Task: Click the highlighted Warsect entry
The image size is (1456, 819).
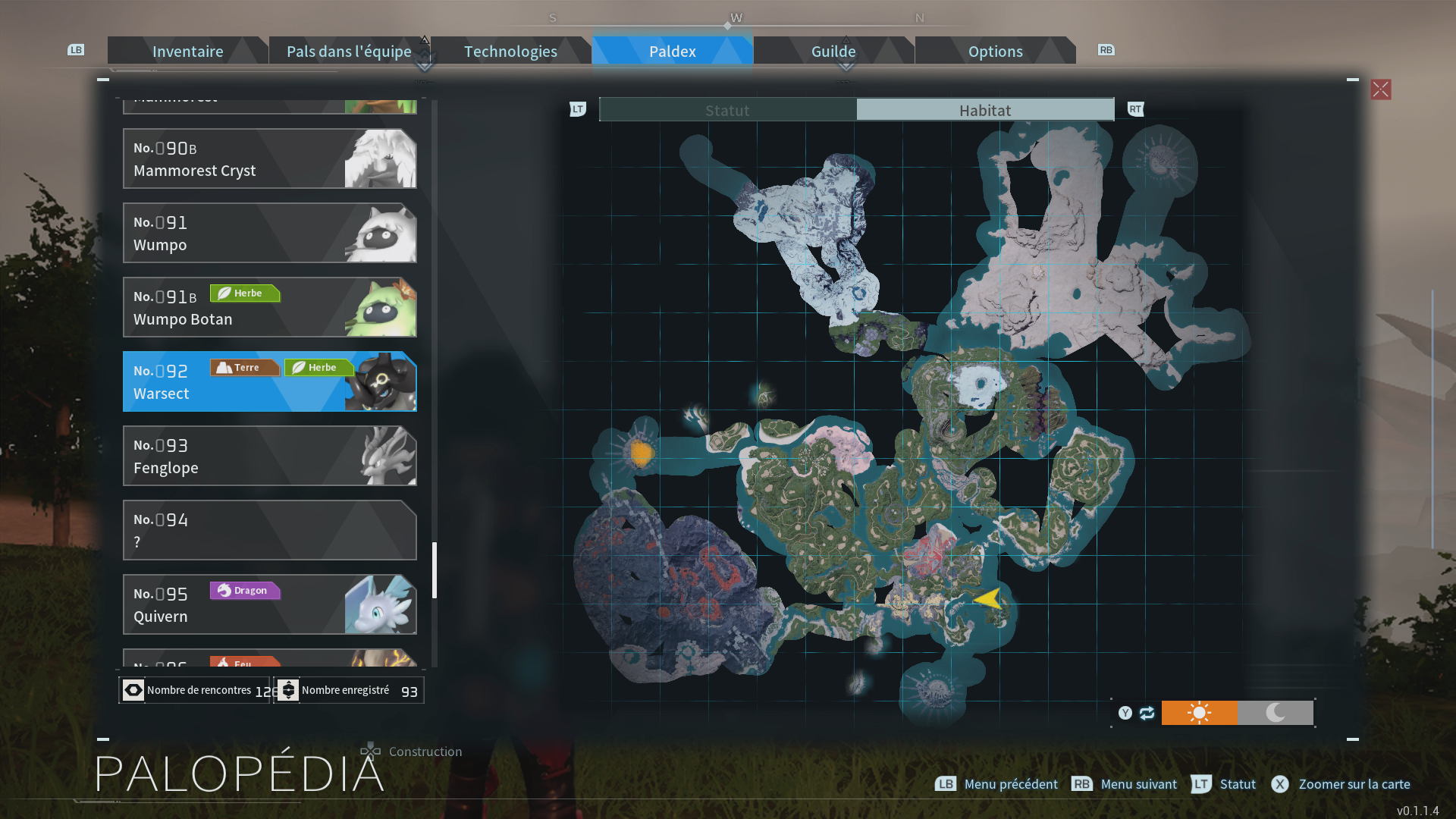Action: click(269, 381)
